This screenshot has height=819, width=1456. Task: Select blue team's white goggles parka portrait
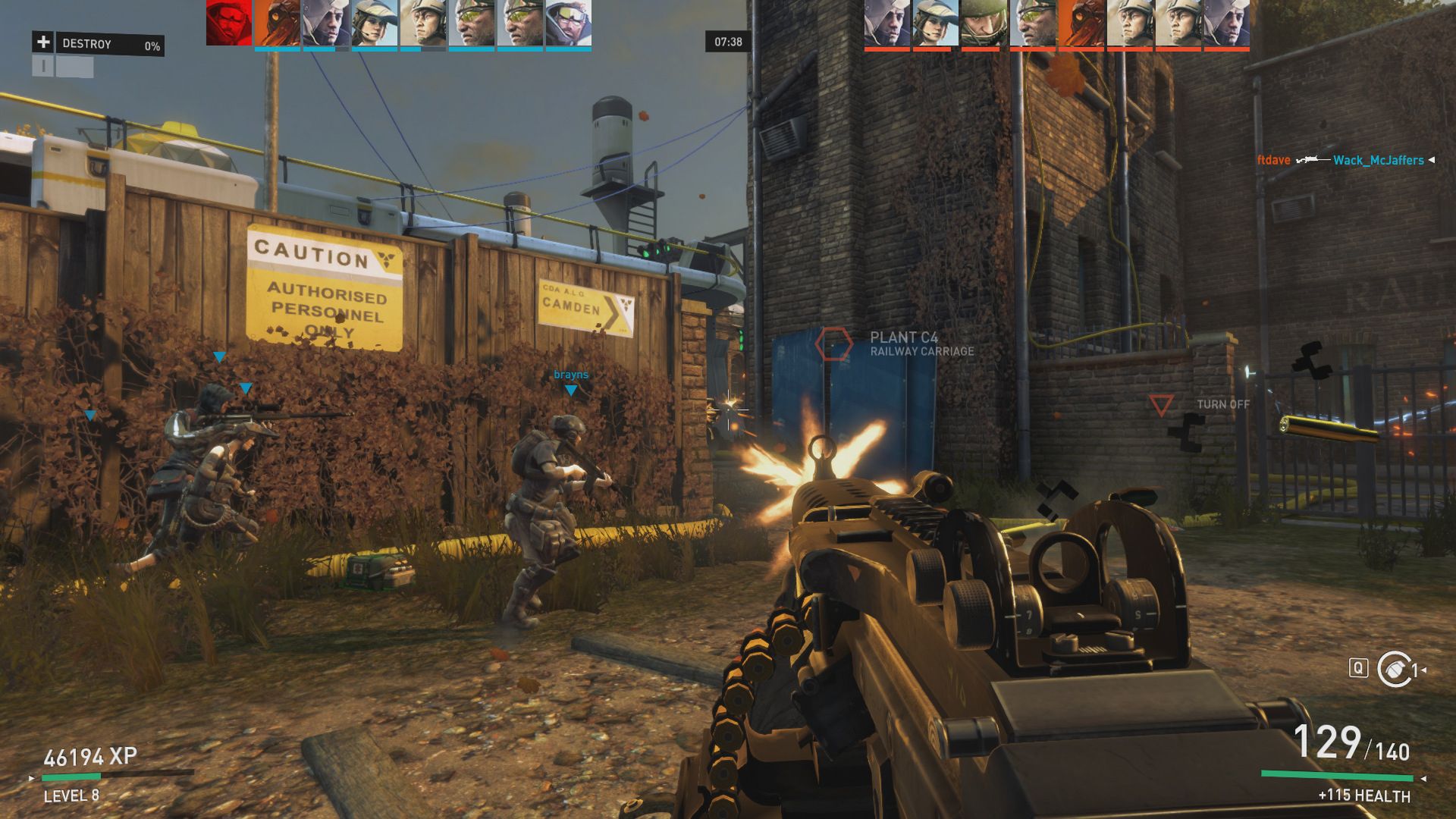(569, 23)
